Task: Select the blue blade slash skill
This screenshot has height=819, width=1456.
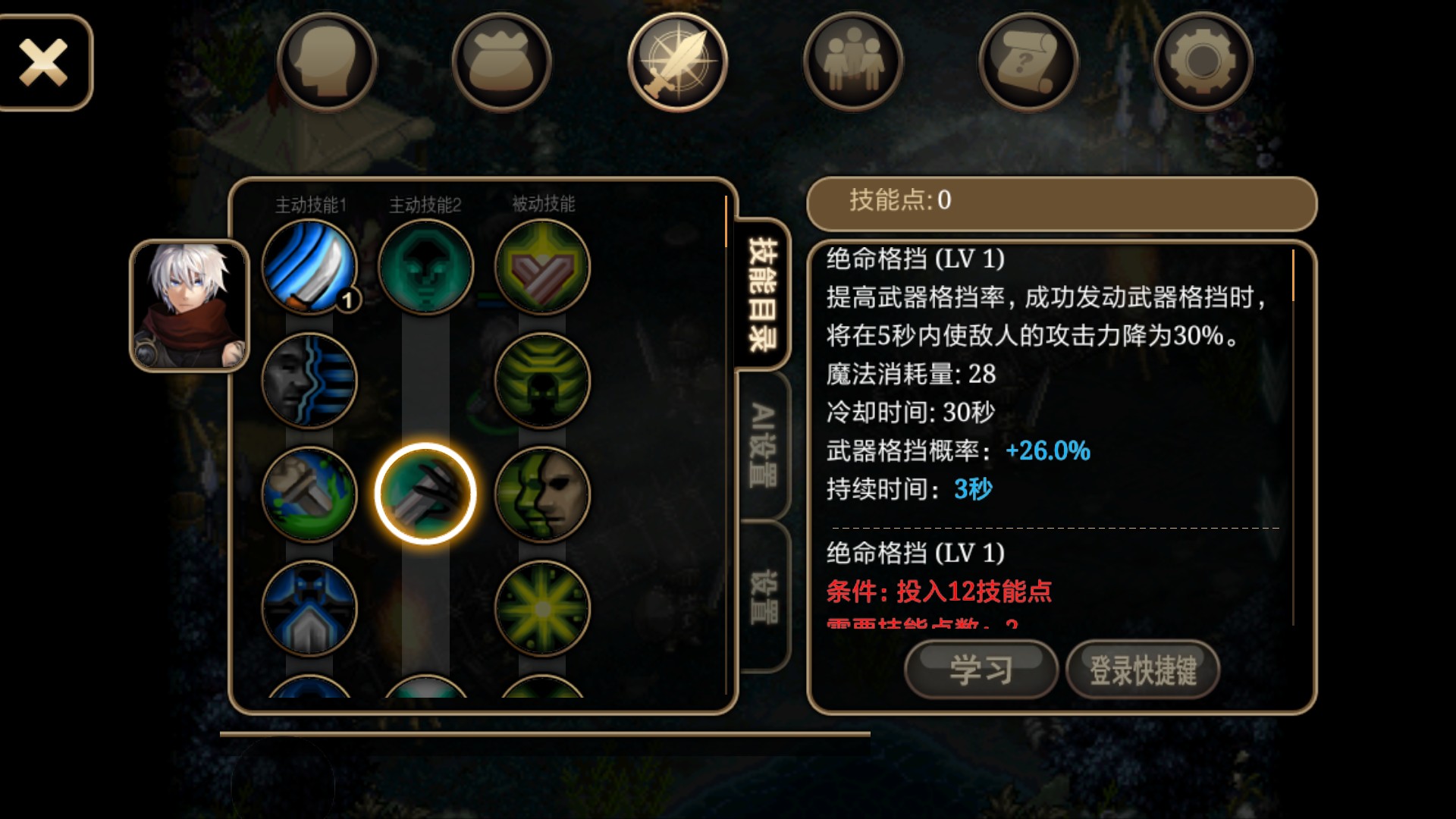Action: (309, 267)
